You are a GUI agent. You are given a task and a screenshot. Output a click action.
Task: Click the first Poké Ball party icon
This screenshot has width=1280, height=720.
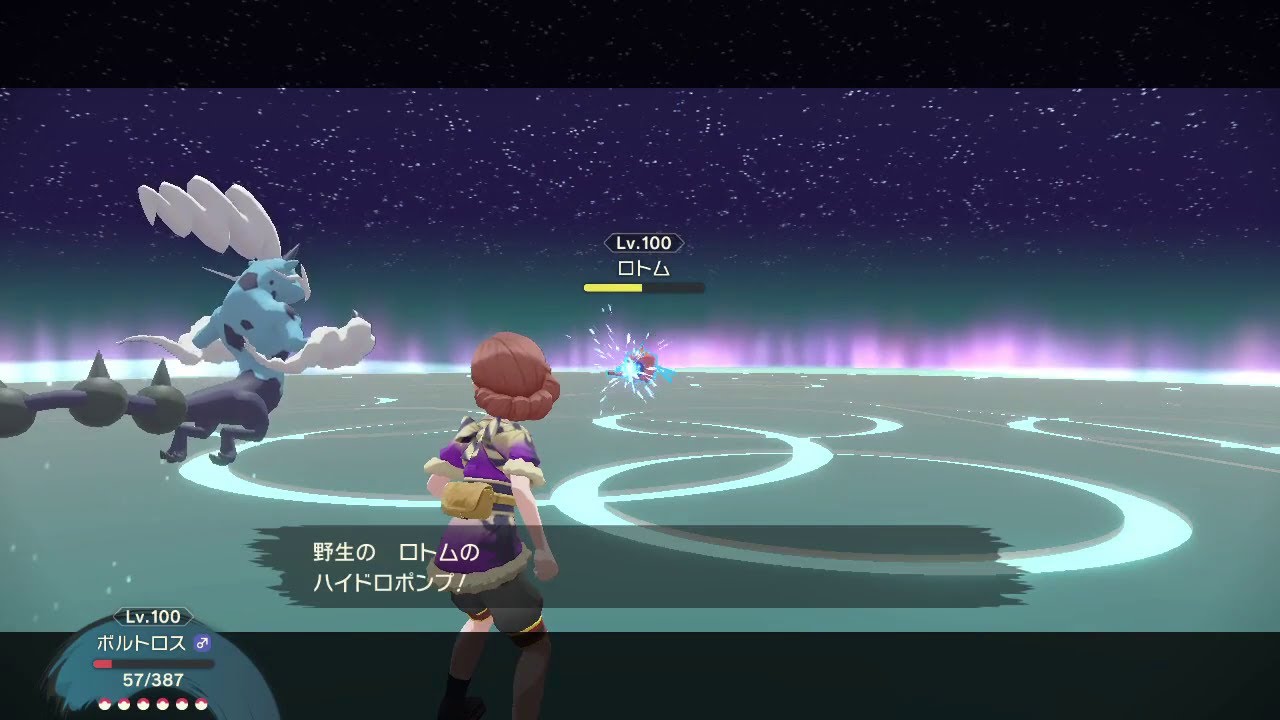(x=105, y=704)
